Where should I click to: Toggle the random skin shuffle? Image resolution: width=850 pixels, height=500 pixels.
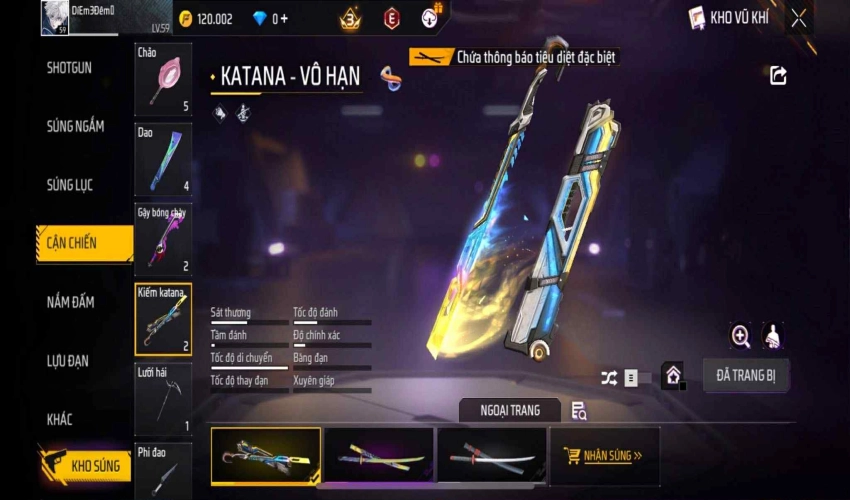[x=609, y=378]
